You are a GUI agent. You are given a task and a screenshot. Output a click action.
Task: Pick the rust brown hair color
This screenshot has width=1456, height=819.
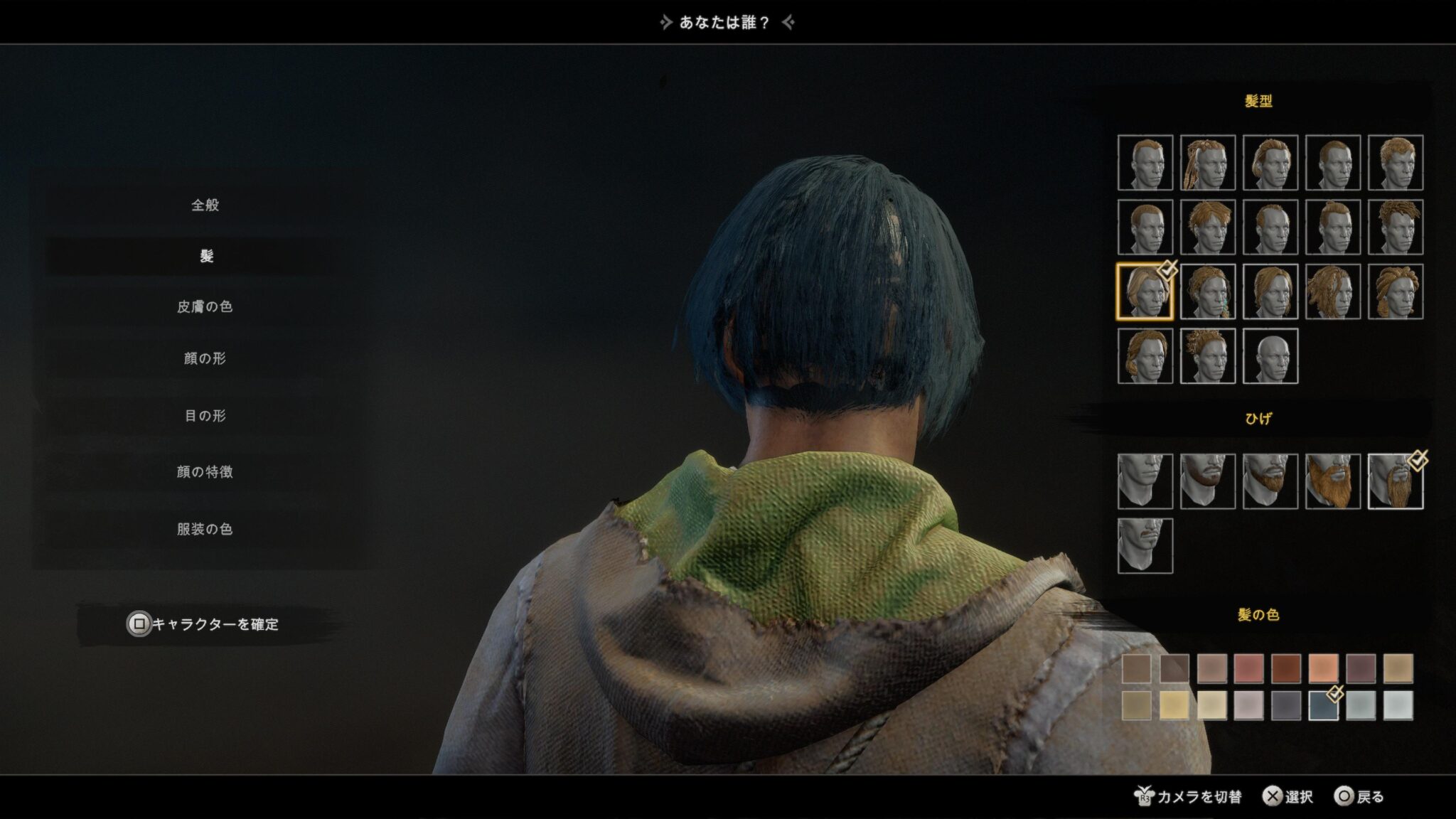pyautogui.click(x=1286, y=668)
